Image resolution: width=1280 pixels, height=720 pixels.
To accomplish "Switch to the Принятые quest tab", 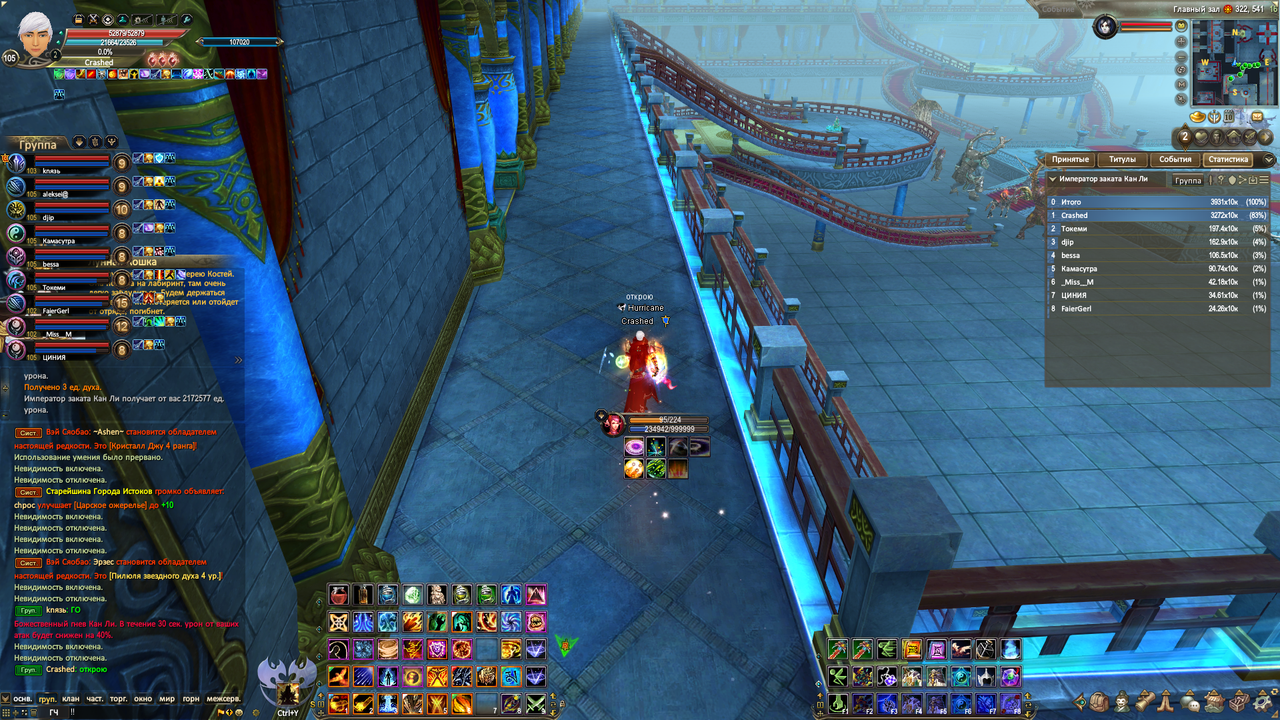I will click(1070, 160).
